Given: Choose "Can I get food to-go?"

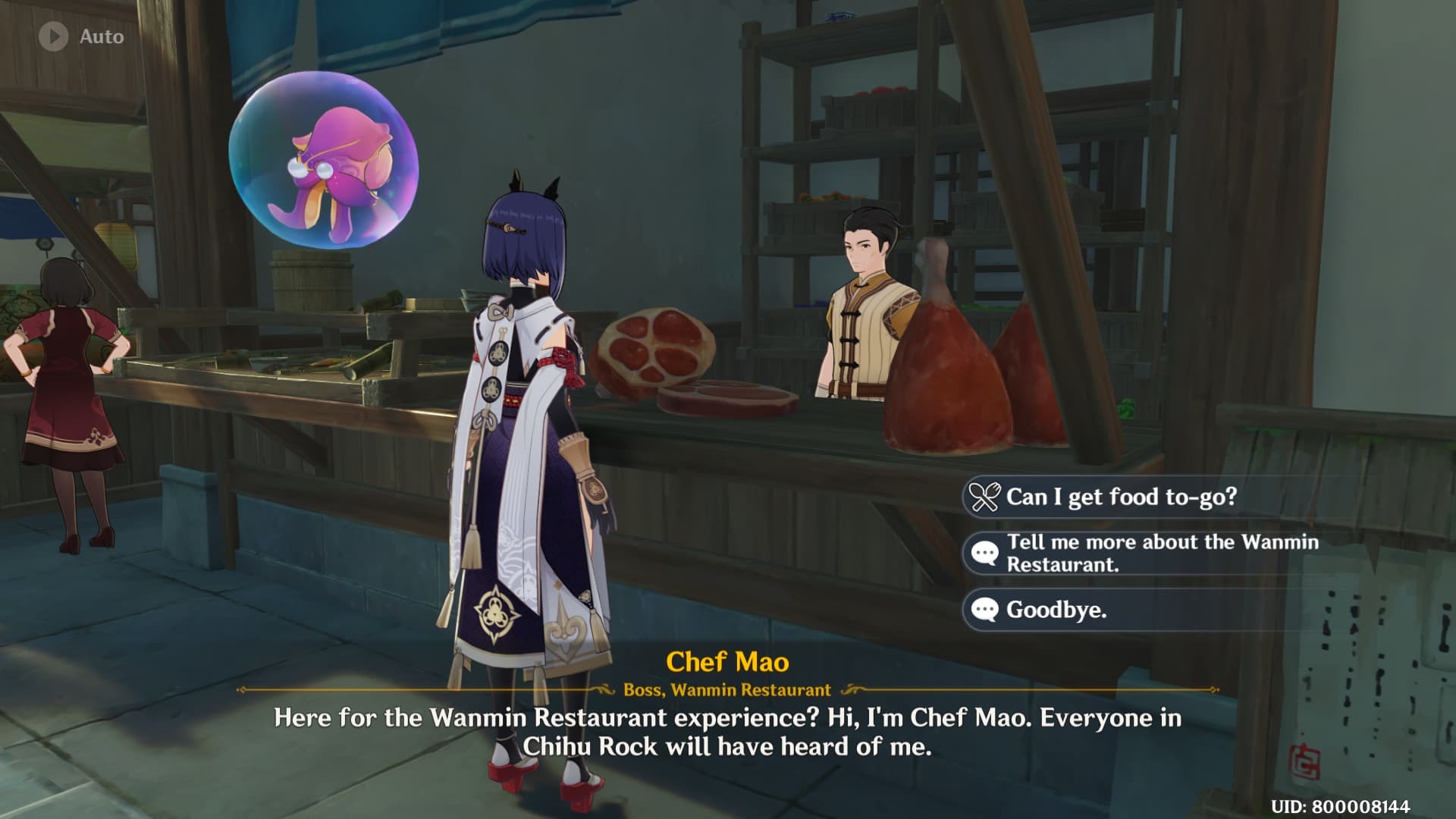Looking at the screenshot, I should coord(1121,497).
